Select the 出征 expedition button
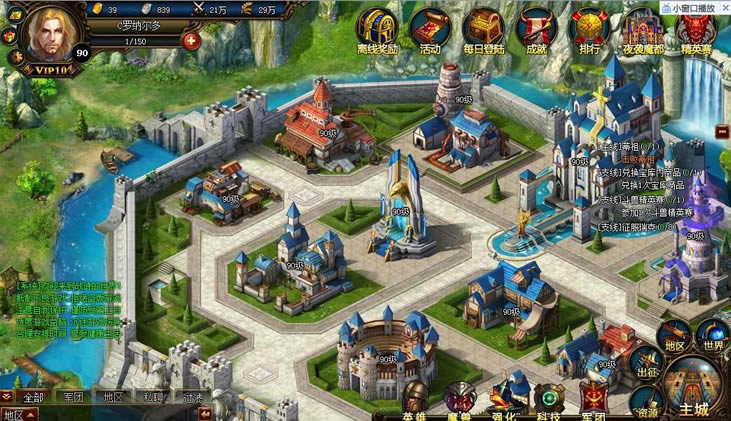The width and height of the screenshot is (731, 421). 648,365
